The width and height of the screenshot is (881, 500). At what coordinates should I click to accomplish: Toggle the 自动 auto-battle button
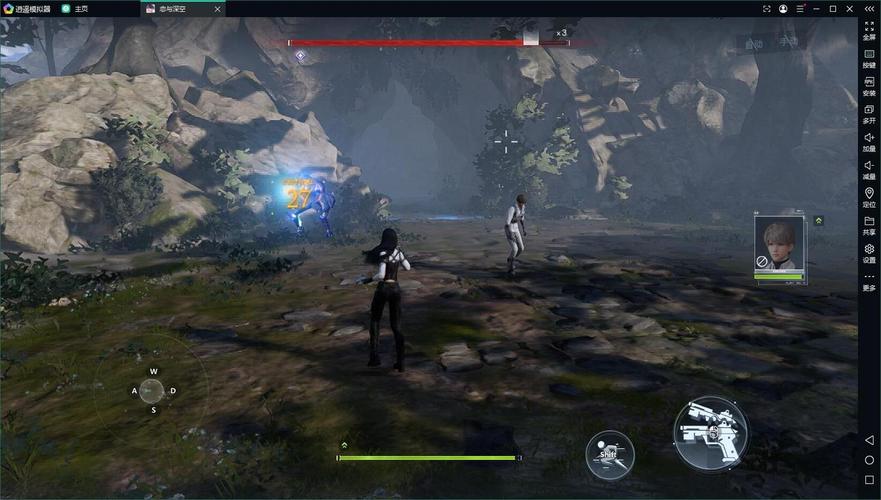pyautogui.click(x=752, y=43)
